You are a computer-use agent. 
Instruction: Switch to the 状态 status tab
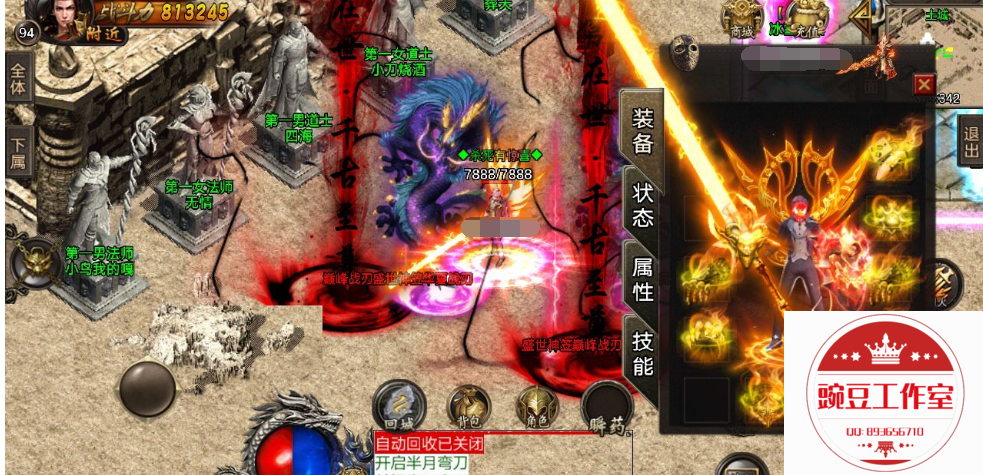[643, 204]
